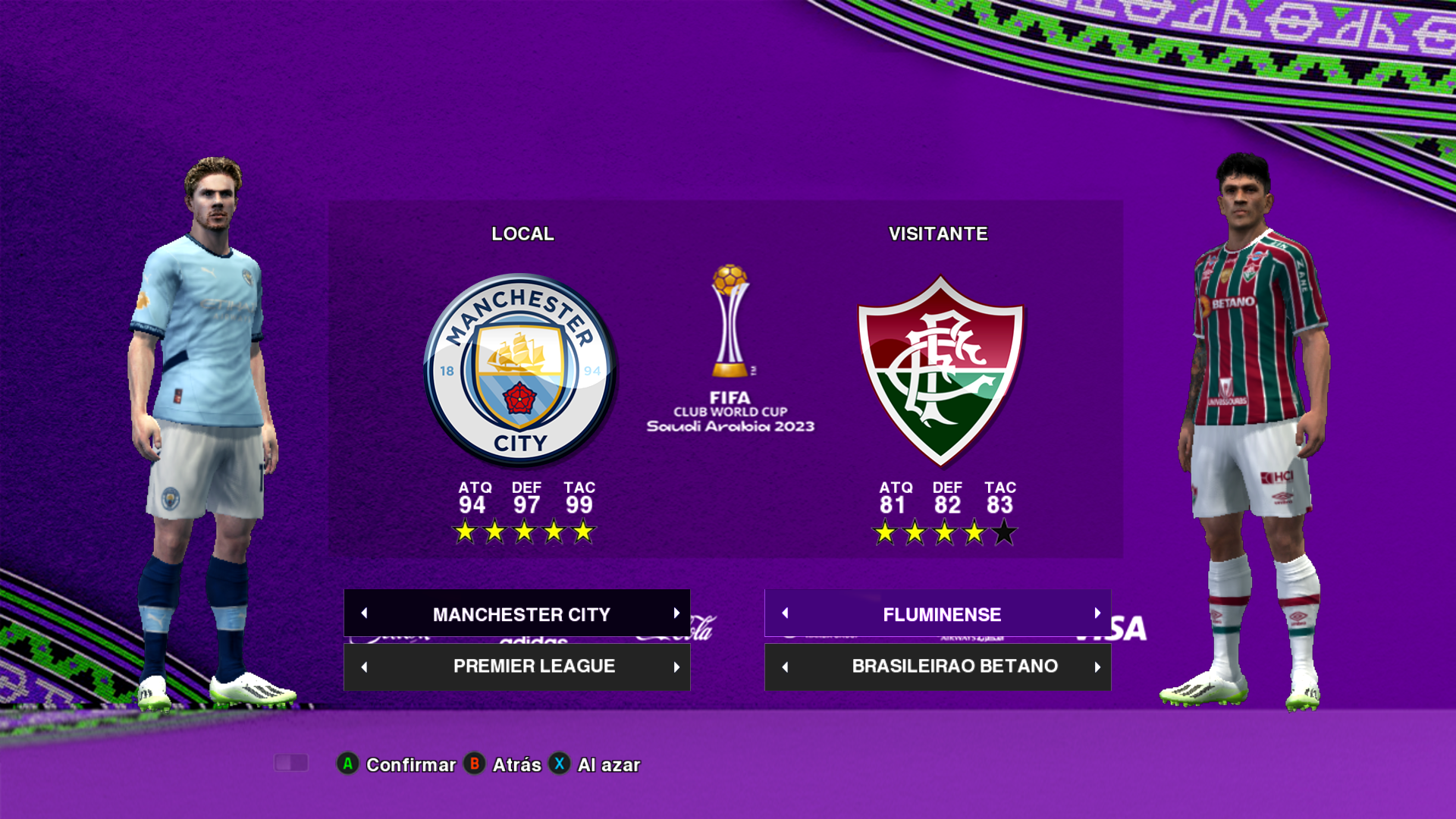This screenshot has height=819, width=1456.
Task: Select the Manchester City team selector
Action: [521, 613]
